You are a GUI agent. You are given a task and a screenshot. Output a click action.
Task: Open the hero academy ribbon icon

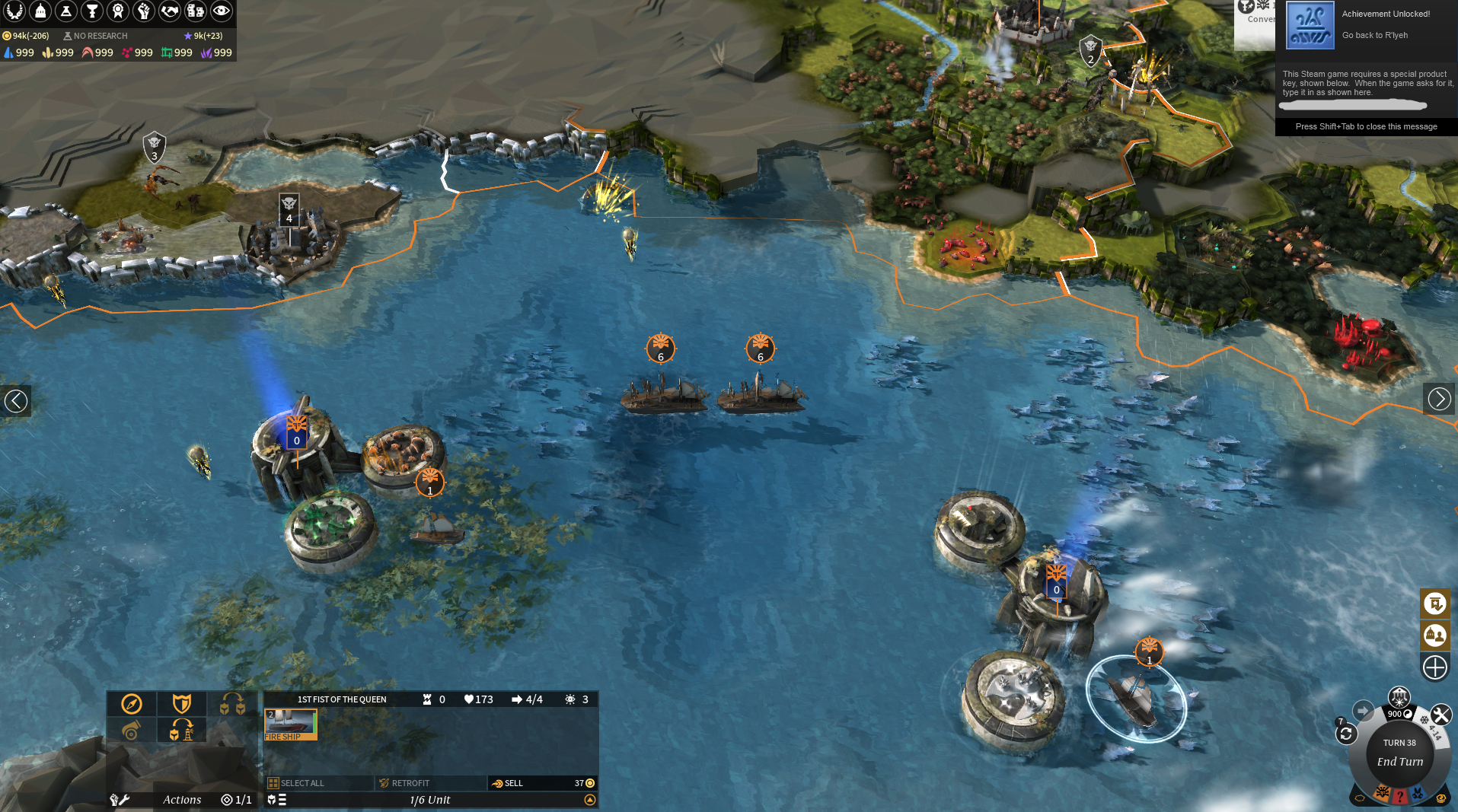click(118, 11)
